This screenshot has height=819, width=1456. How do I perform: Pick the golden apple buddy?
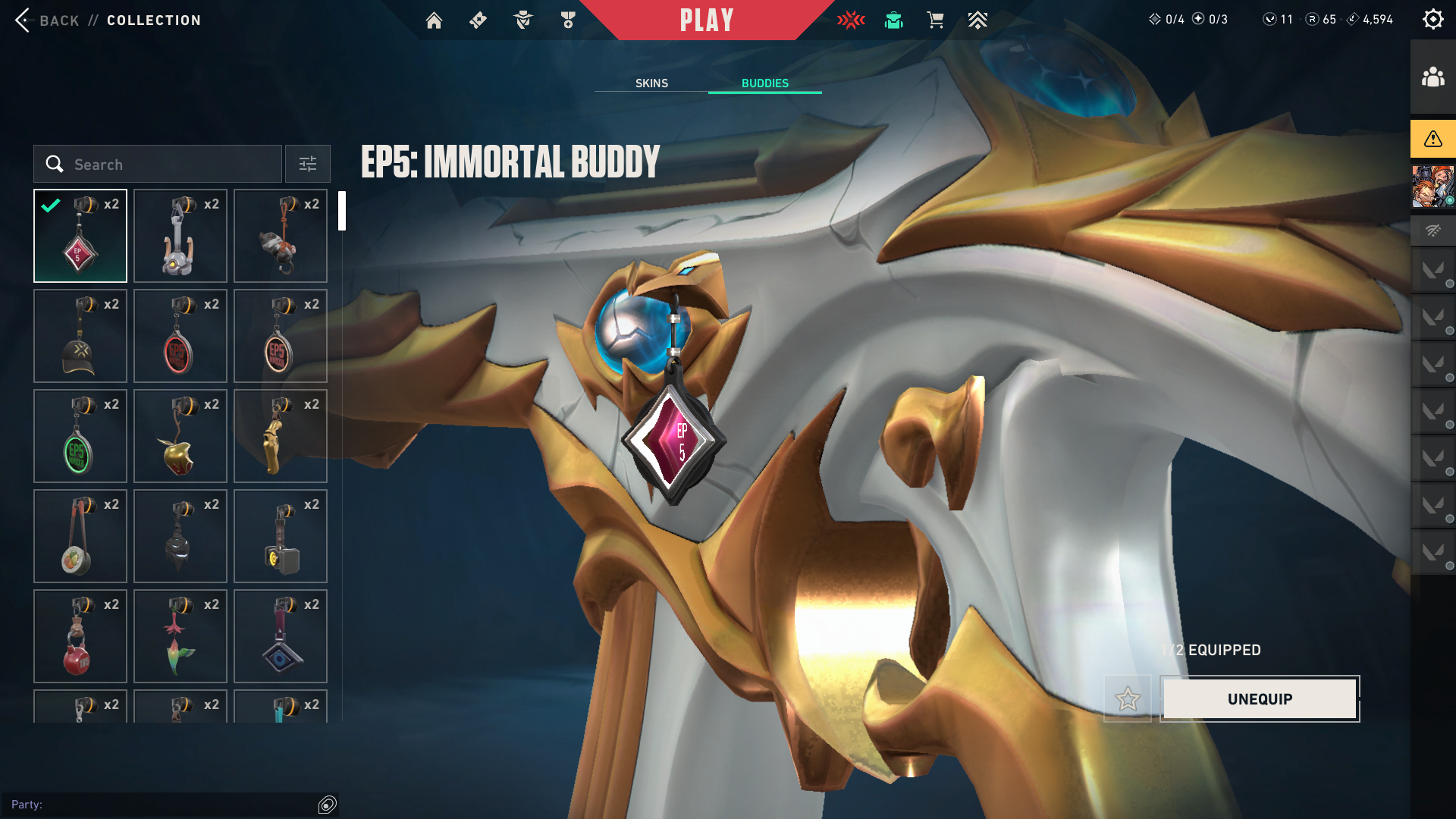(x=180, y=436)
